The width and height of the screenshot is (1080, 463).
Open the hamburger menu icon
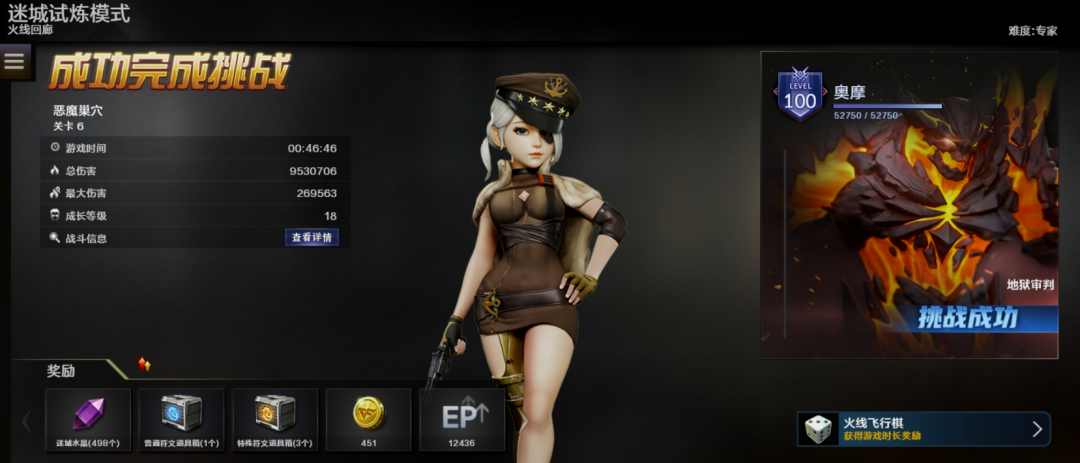(x=14, y=62)
